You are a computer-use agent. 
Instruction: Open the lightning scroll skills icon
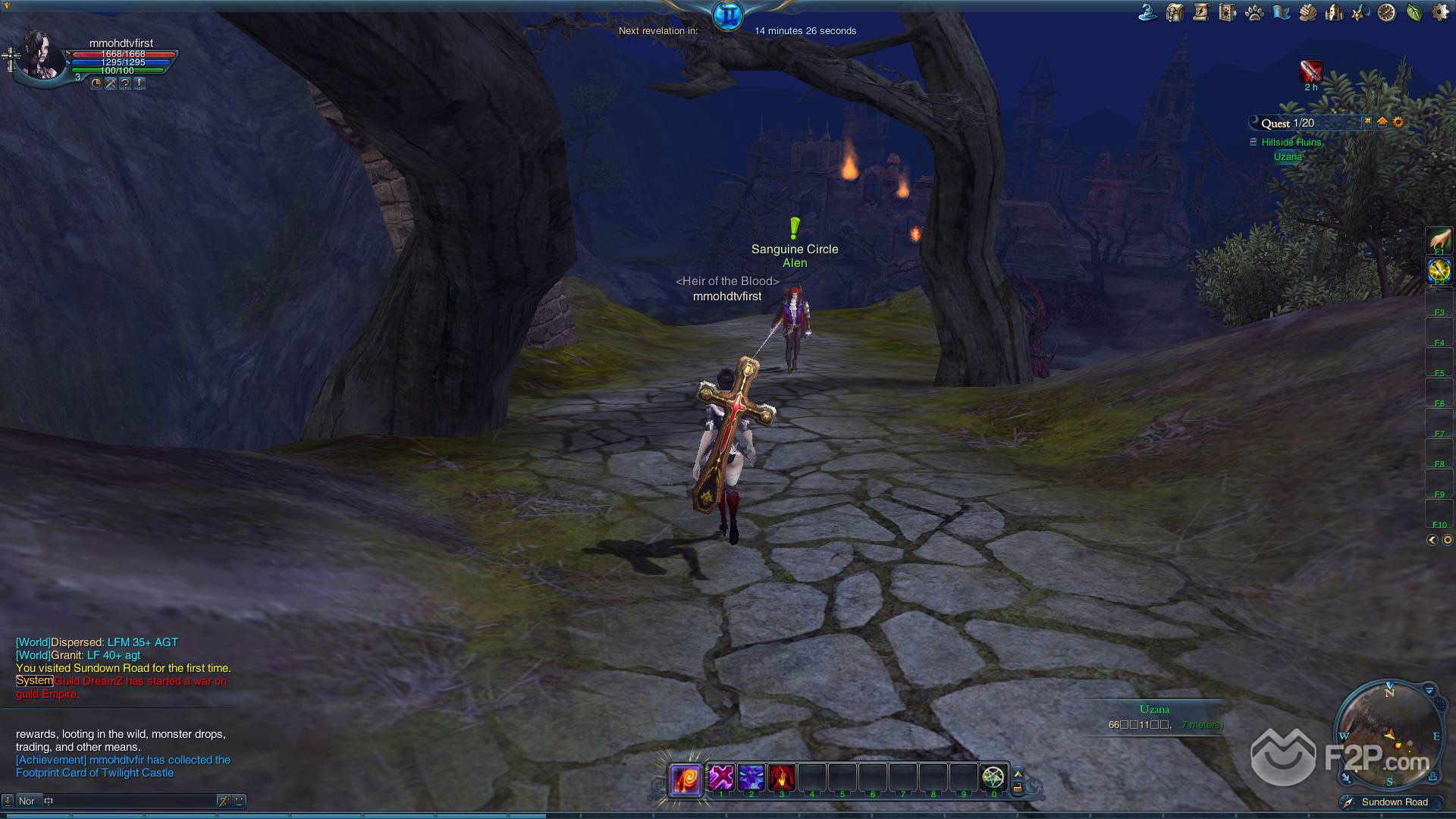1200,12
